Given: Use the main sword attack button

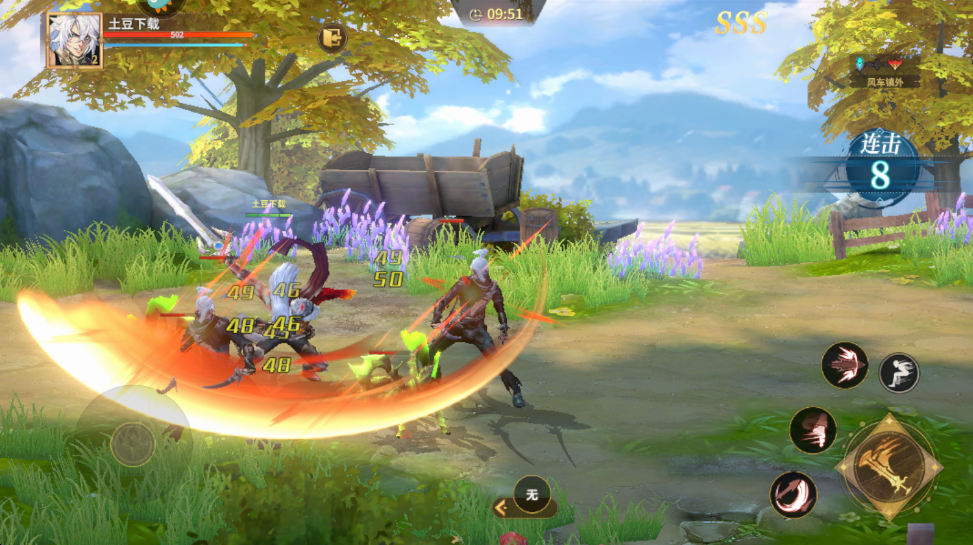Looking at the screenshot, I should click(x=889, y=468).
